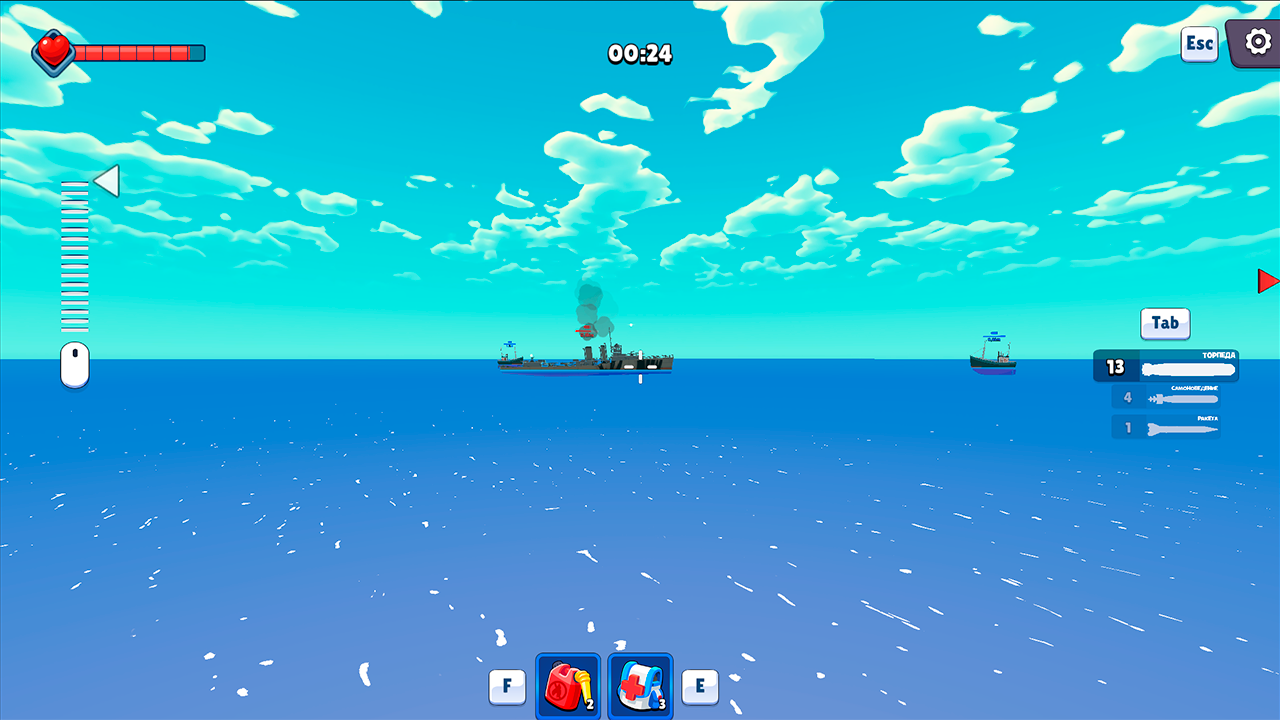Viewport: 1280px width, 720px height.
Task: Click the white triangle depth marker
Action: point(105,180)
